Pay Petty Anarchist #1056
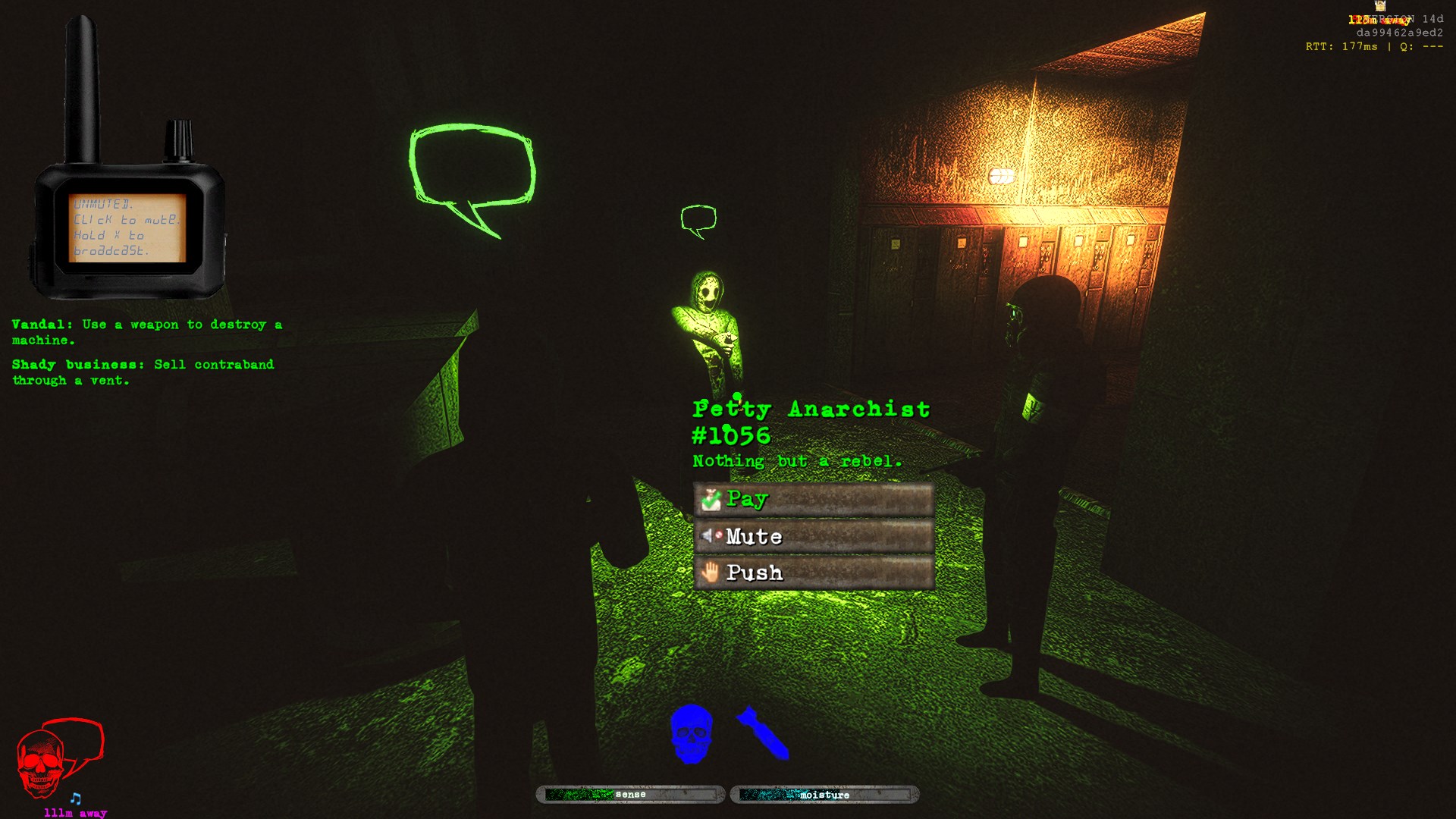 coord(813,499)
